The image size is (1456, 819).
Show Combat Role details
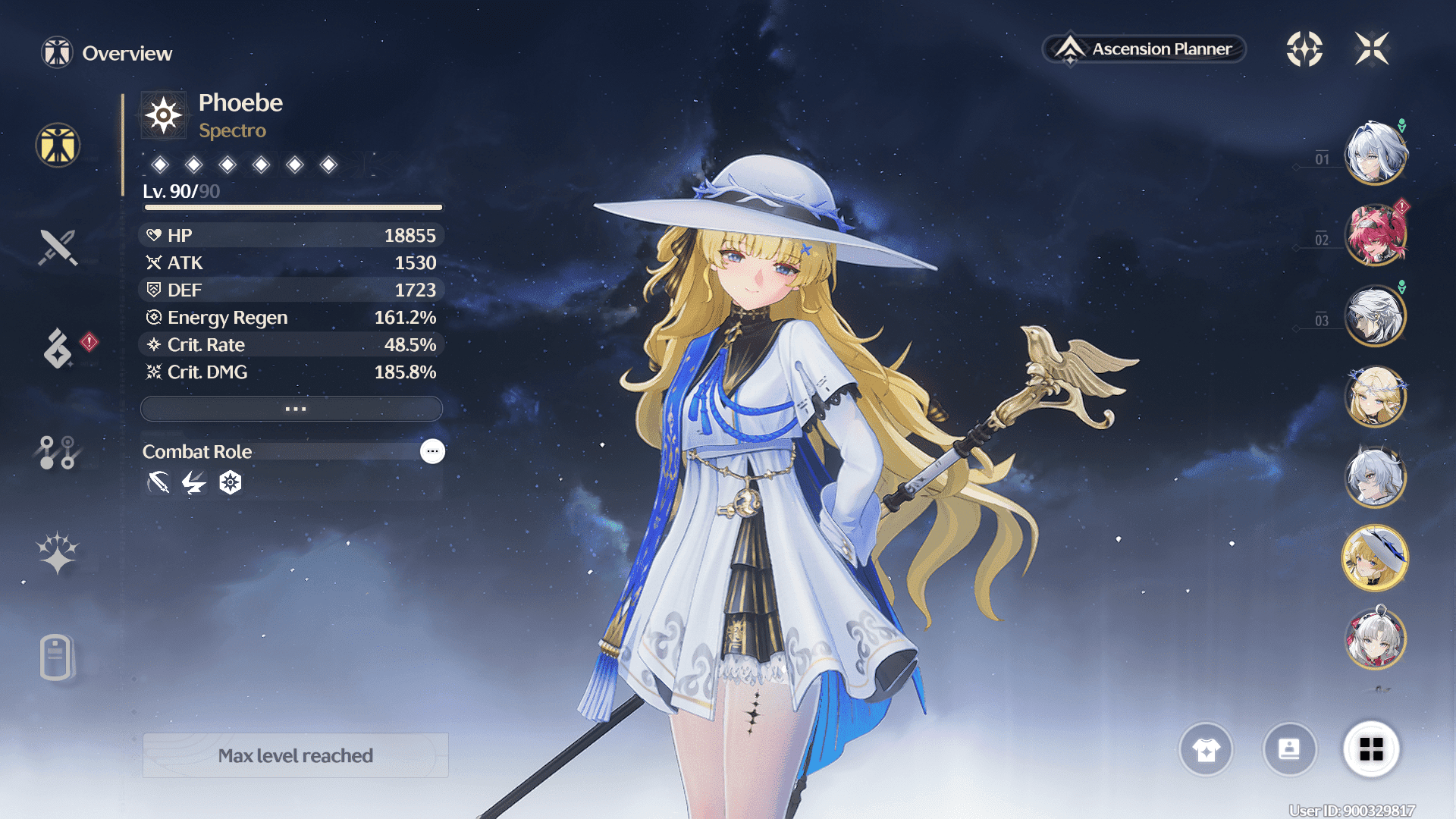pos(432,451)
